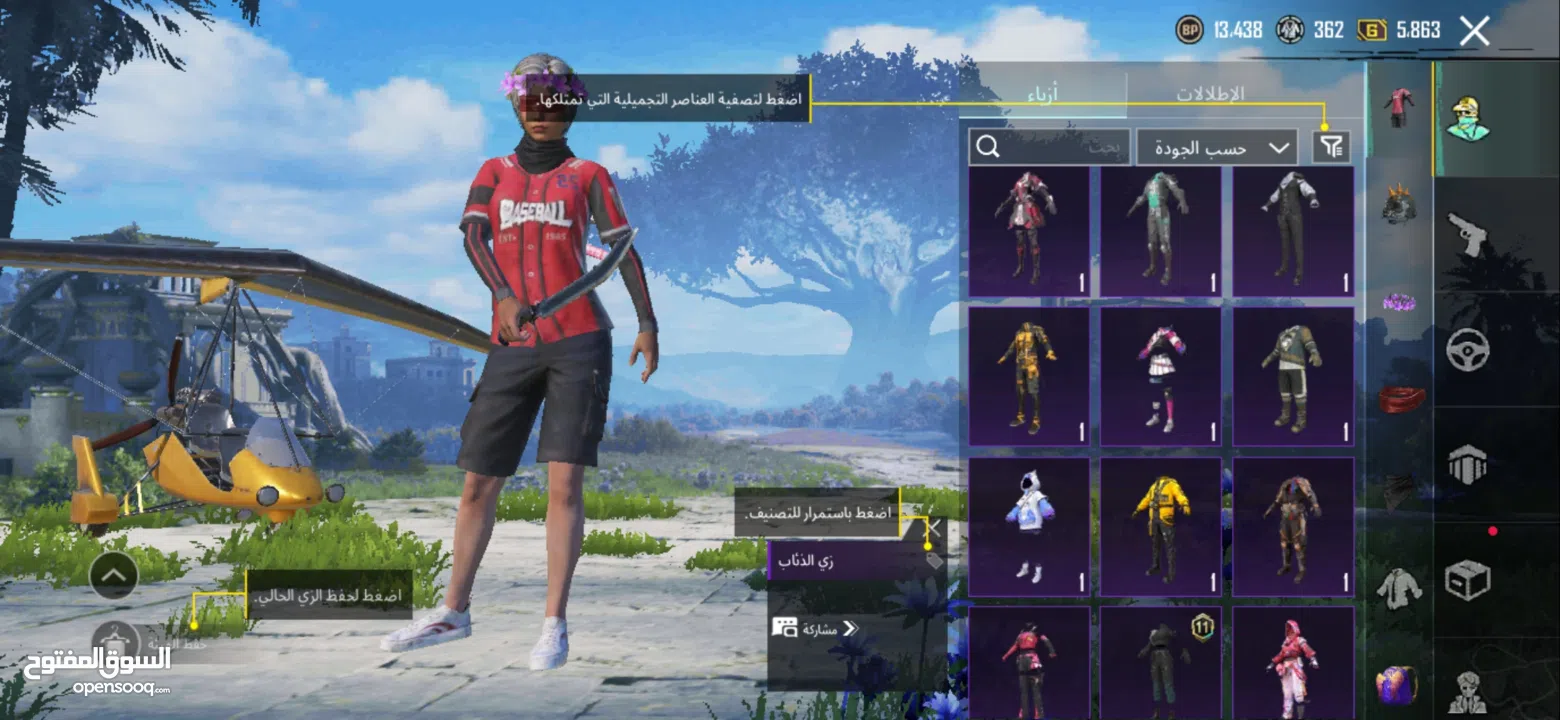Click the مشاركة share button
The width and height of the screenshot is (1560, 720).
[805, 627]
